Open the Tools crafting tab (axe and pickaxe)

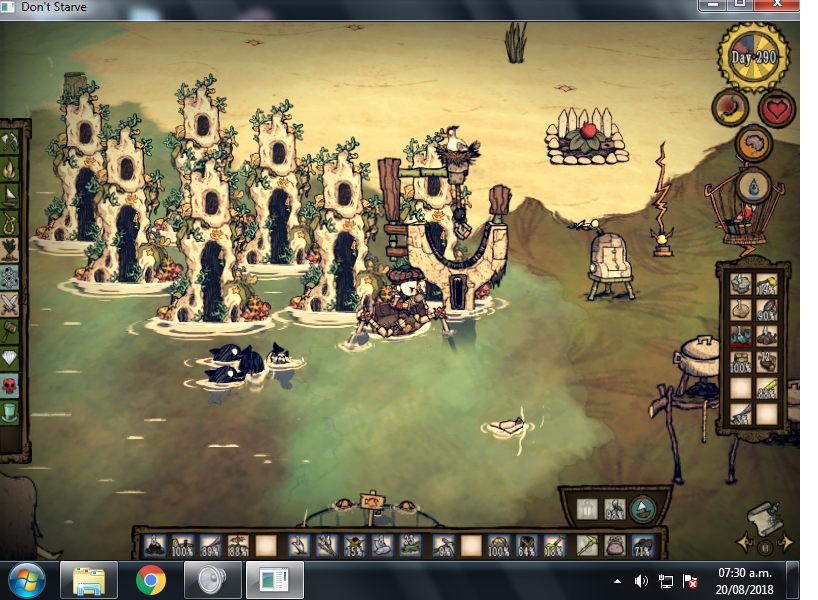[11, 143]
